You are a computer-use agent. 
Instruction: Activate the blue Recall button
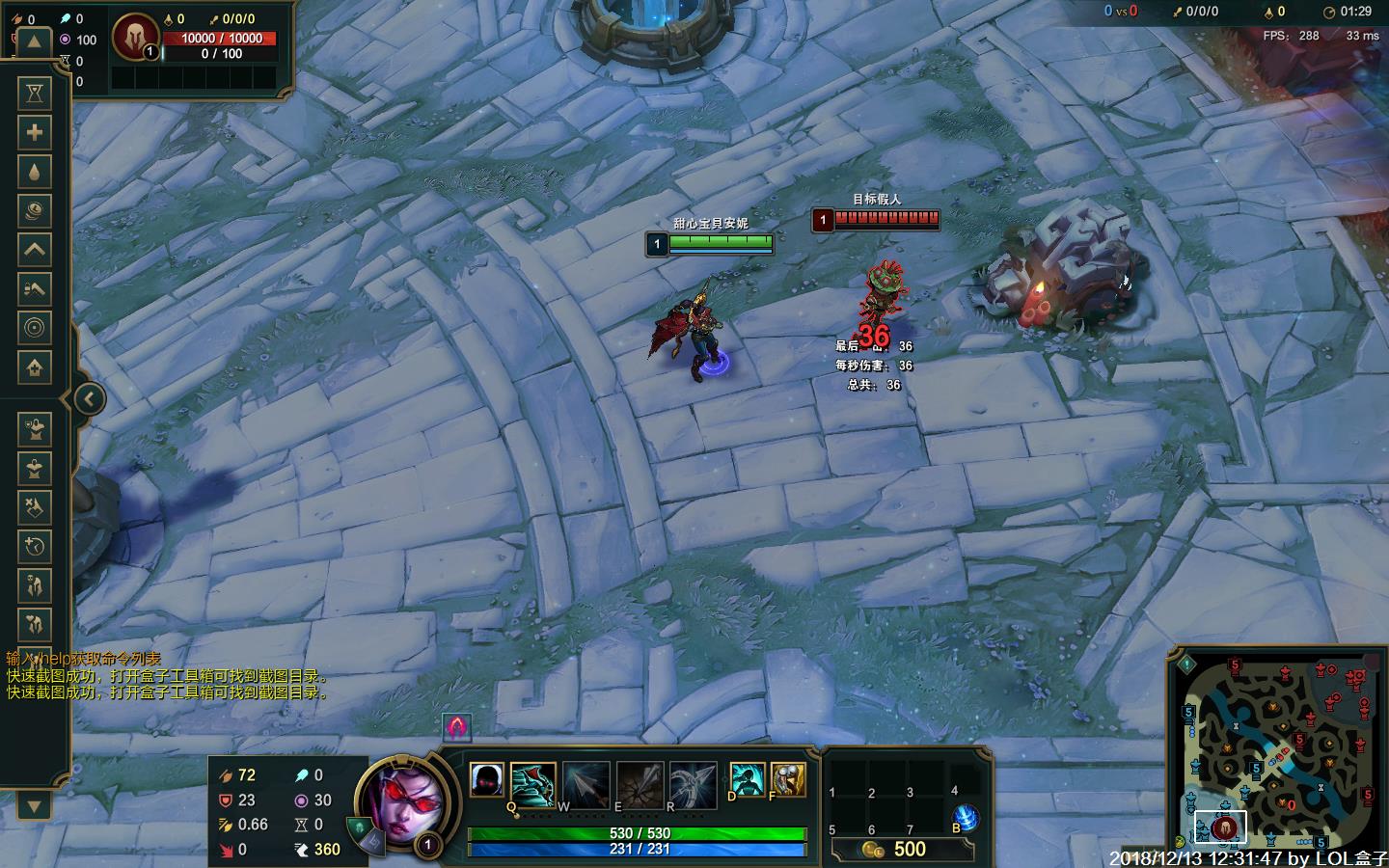pyautogui.click(x=966, y=819)
